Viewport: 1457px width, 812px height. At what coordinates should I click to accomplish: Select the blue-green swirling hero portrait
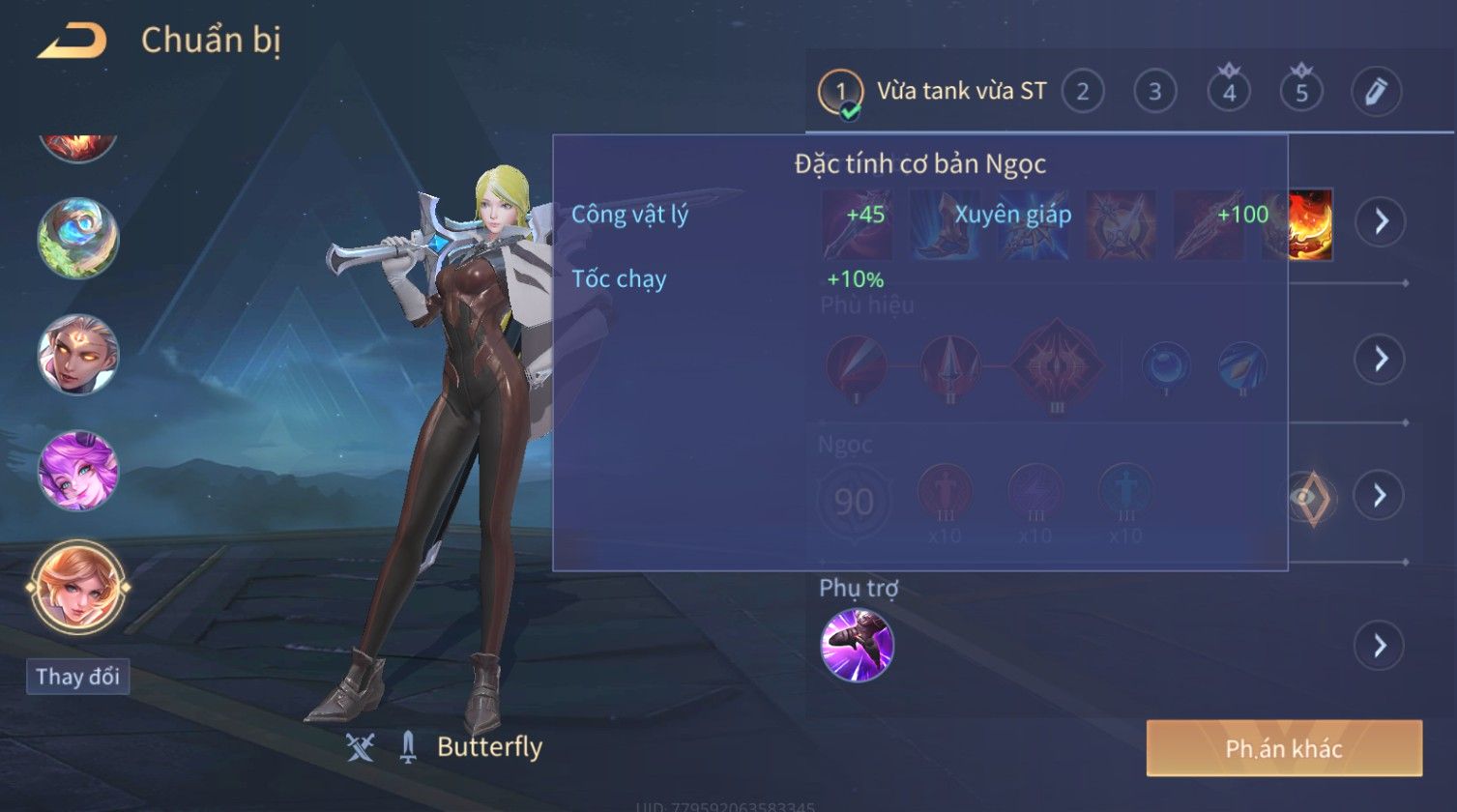click(78, 237)
